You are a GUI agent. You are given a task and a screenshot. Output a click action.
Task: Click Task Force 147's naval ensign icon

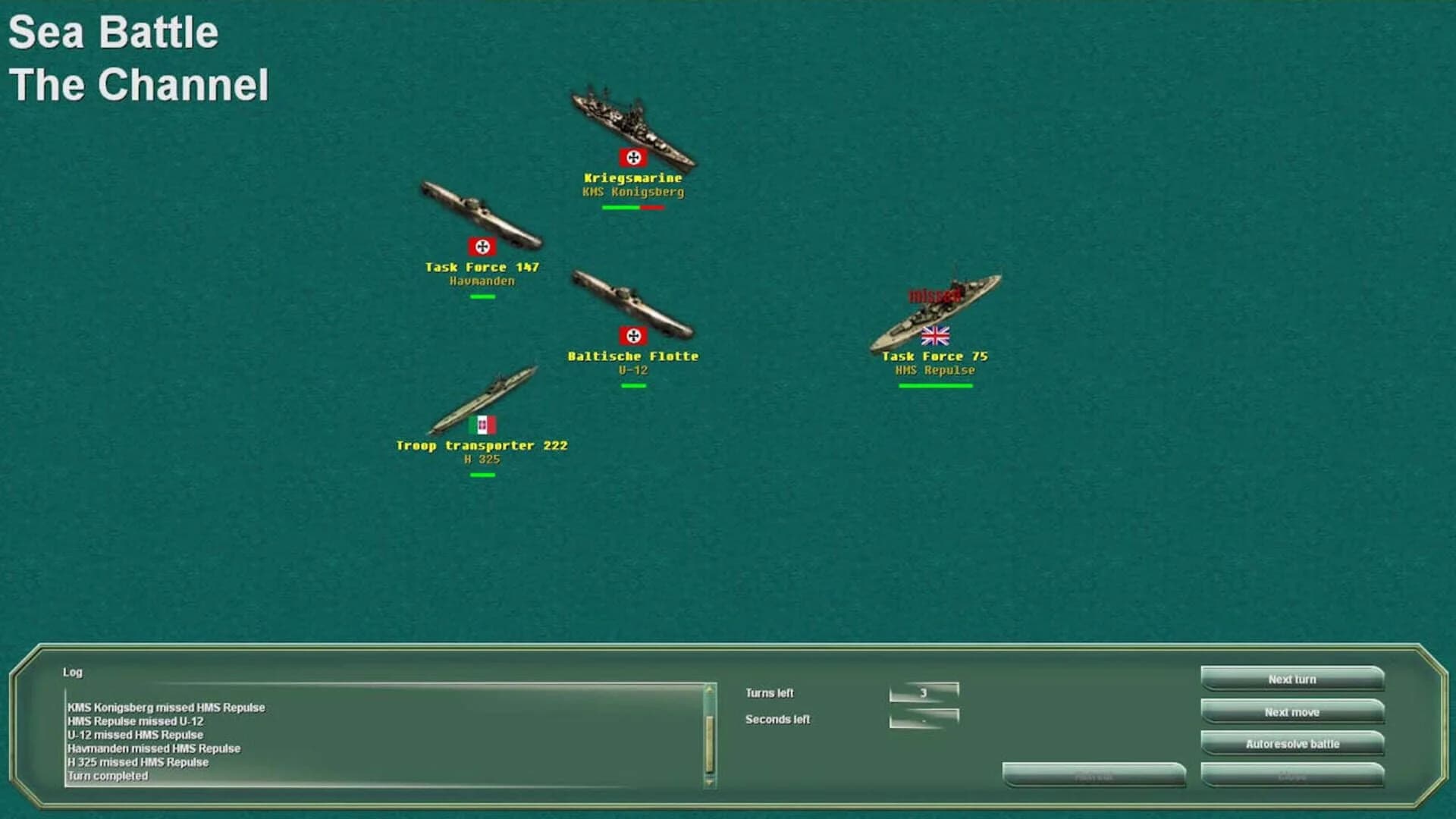(x=482, y=246)
